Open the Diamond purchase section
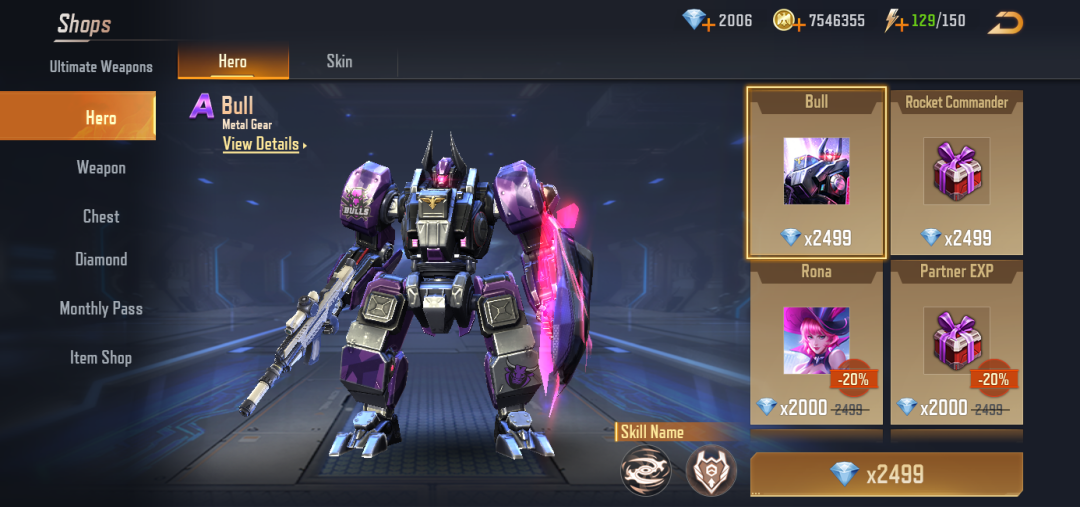 pyautogui.click(x=101, y=259)
